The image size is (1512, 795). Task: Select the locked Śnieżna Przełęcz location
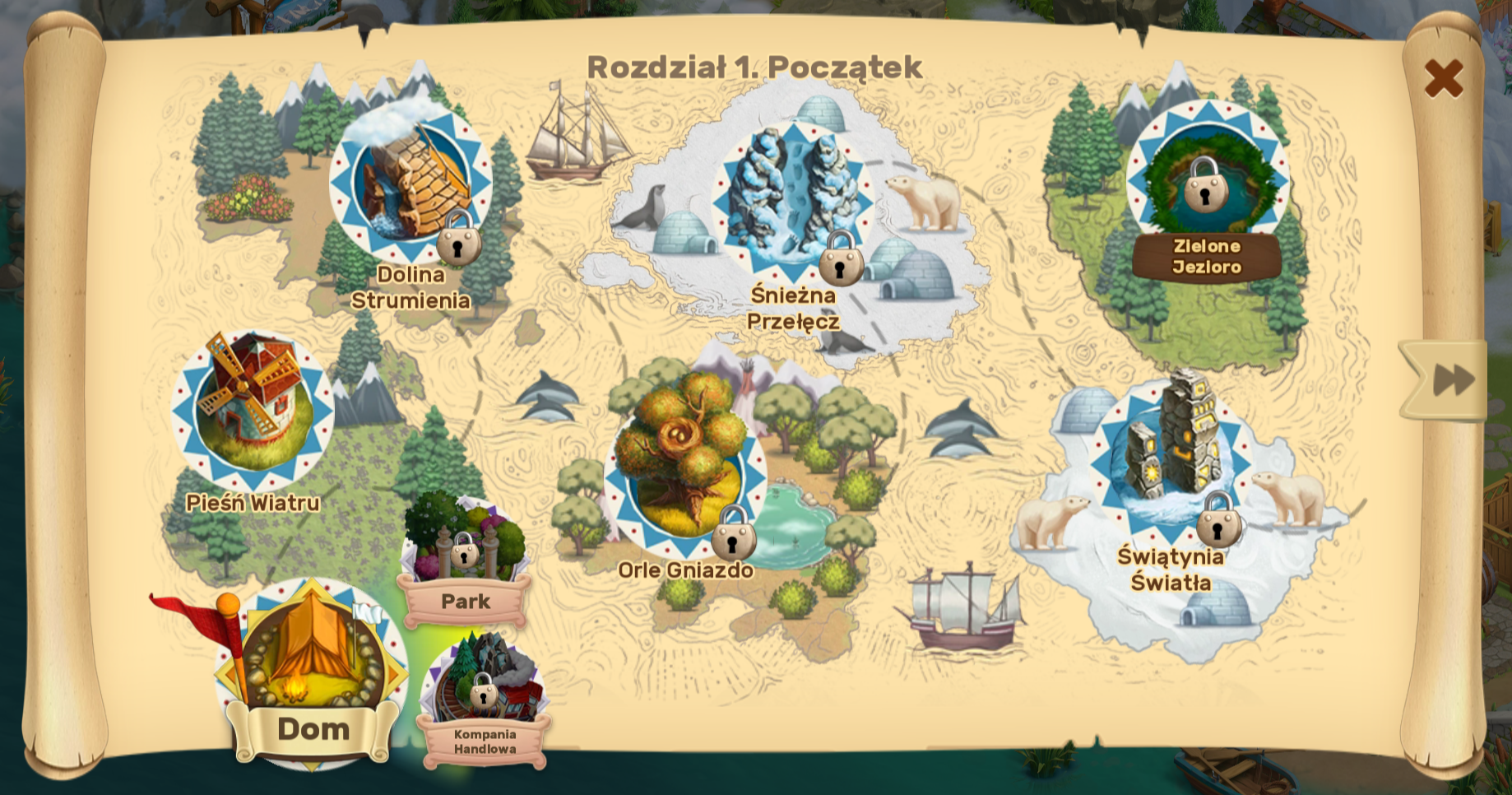[x=792, y=200]
